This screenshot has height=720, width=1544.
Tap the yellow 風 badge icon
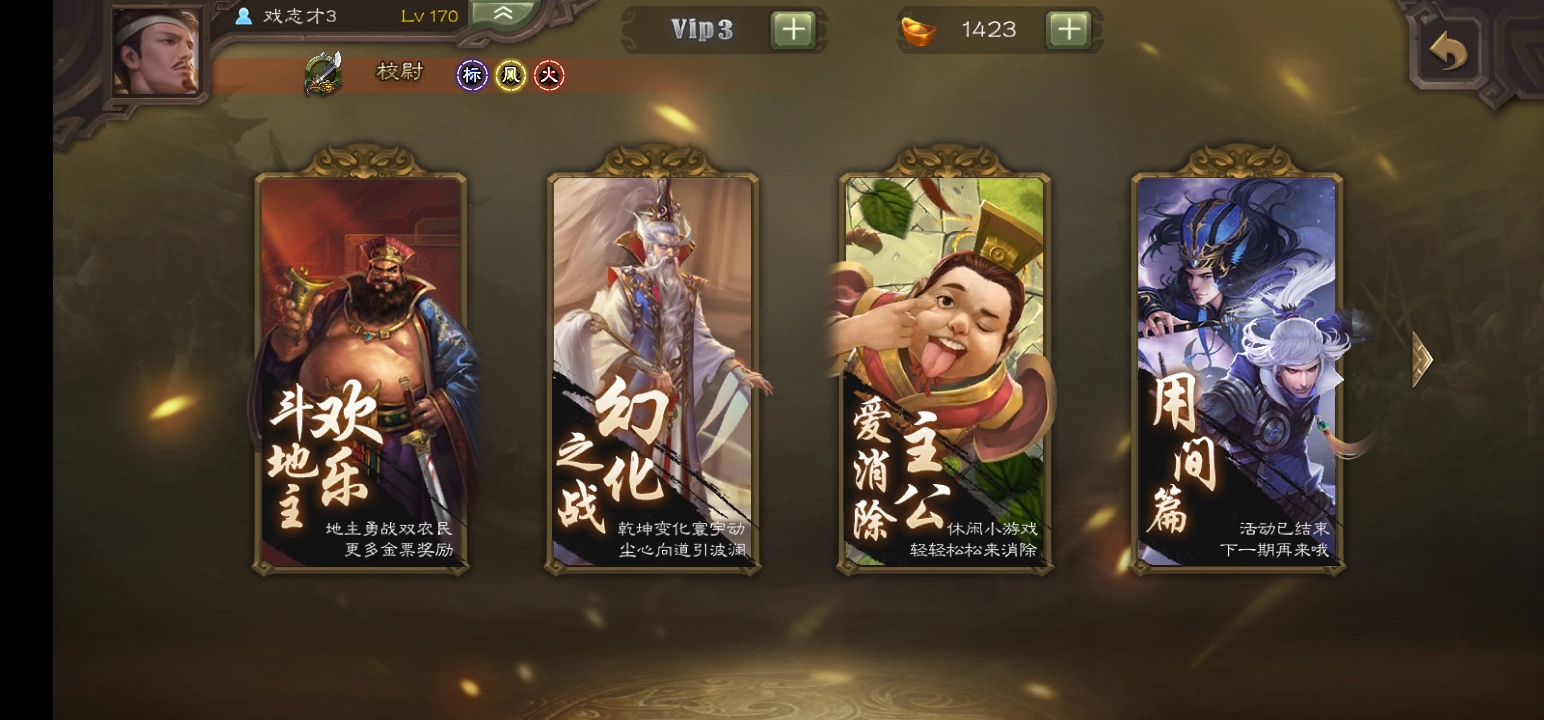tap(511, 75)
